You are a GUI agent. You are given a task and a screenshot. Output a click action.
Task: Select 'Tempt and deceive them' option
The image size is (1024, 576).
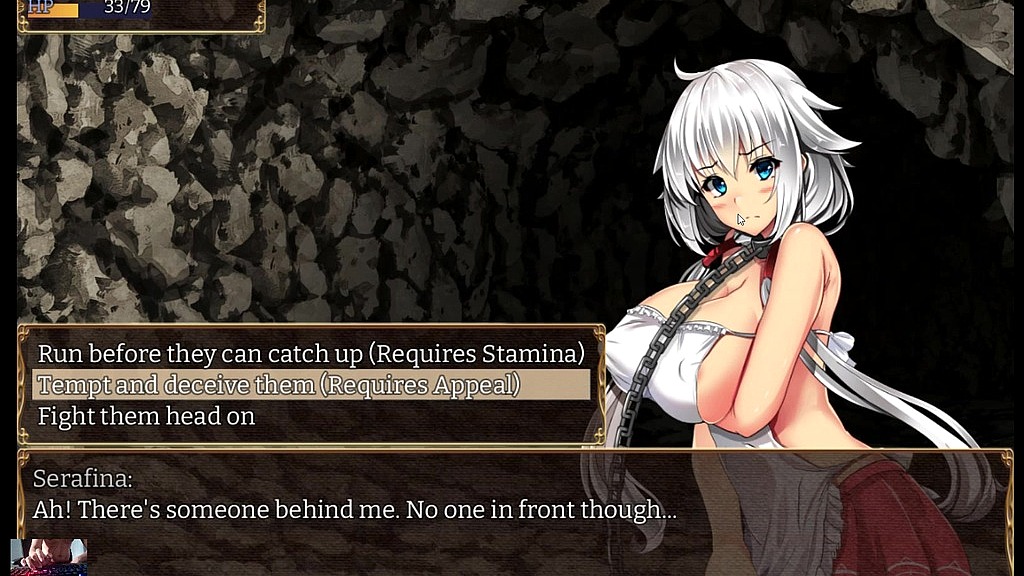(x=278, y=385)
